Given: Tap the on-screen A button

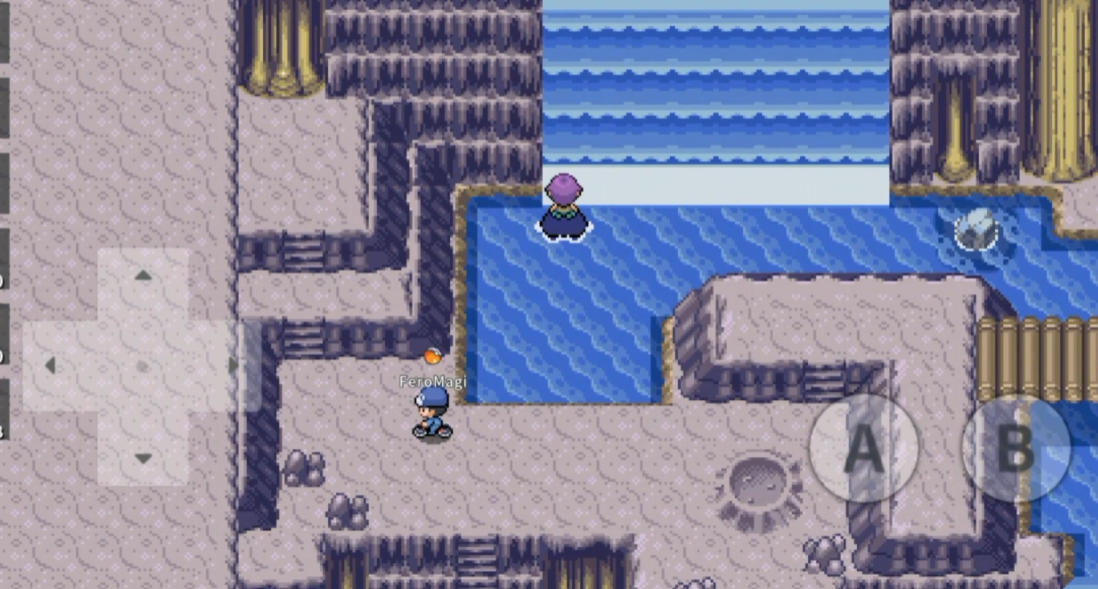Looking at the screenshot, I should coord(863,449).
